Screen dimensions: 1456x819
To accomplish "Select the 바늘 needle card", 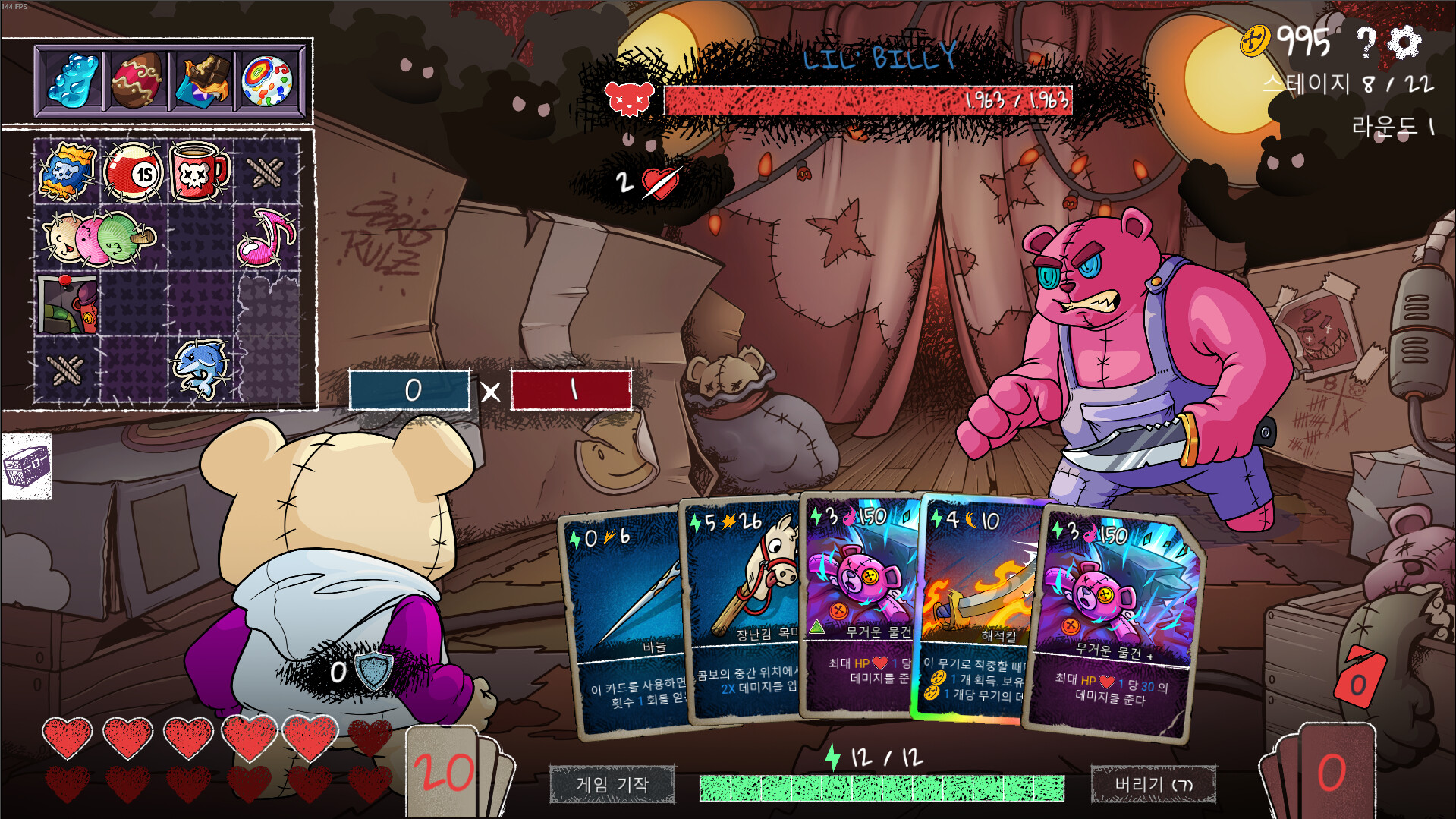I will coord(626,622).
